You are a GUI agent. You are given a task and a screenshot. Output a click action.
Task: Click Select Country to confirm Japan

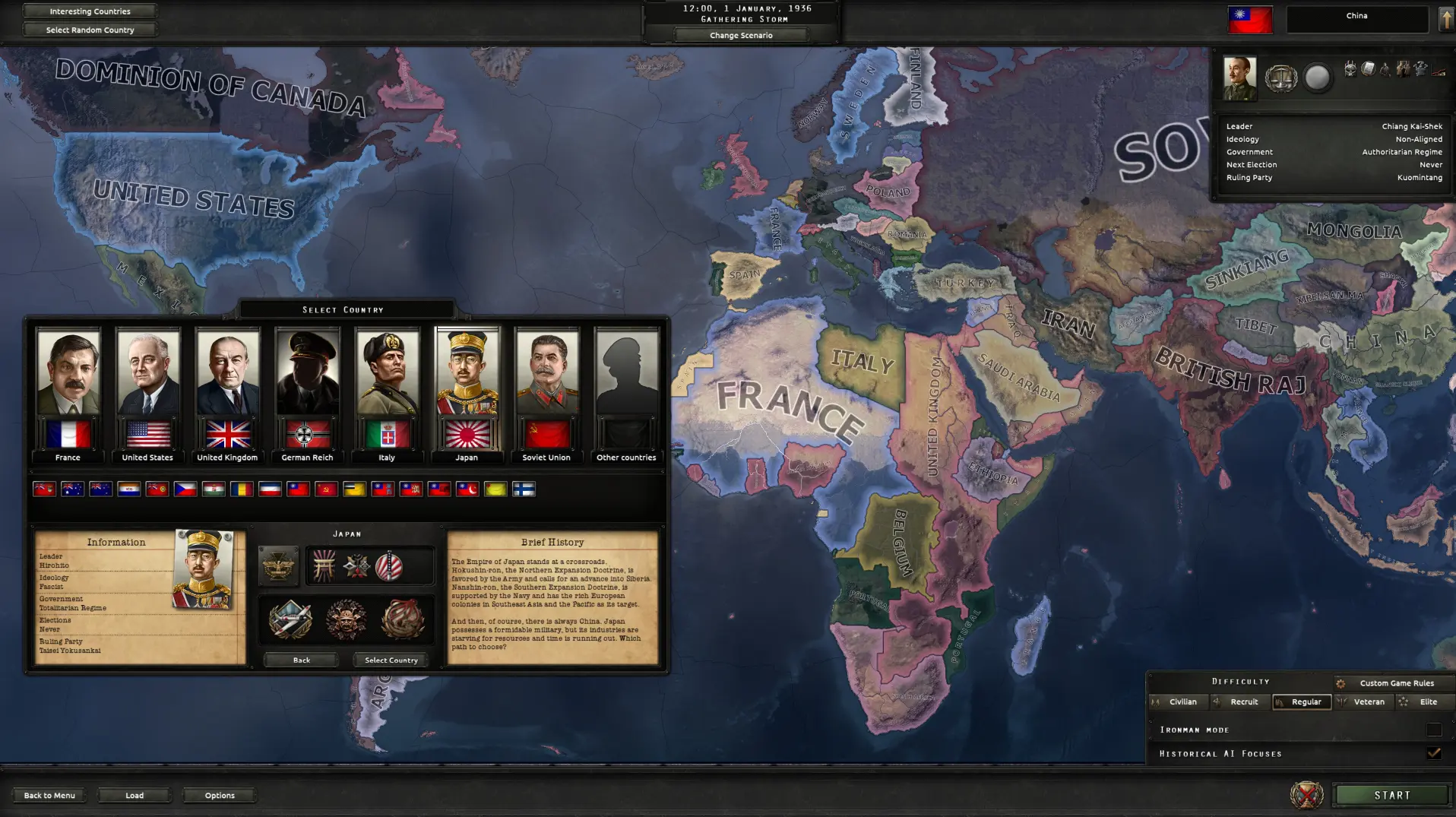tap(391, 660)
